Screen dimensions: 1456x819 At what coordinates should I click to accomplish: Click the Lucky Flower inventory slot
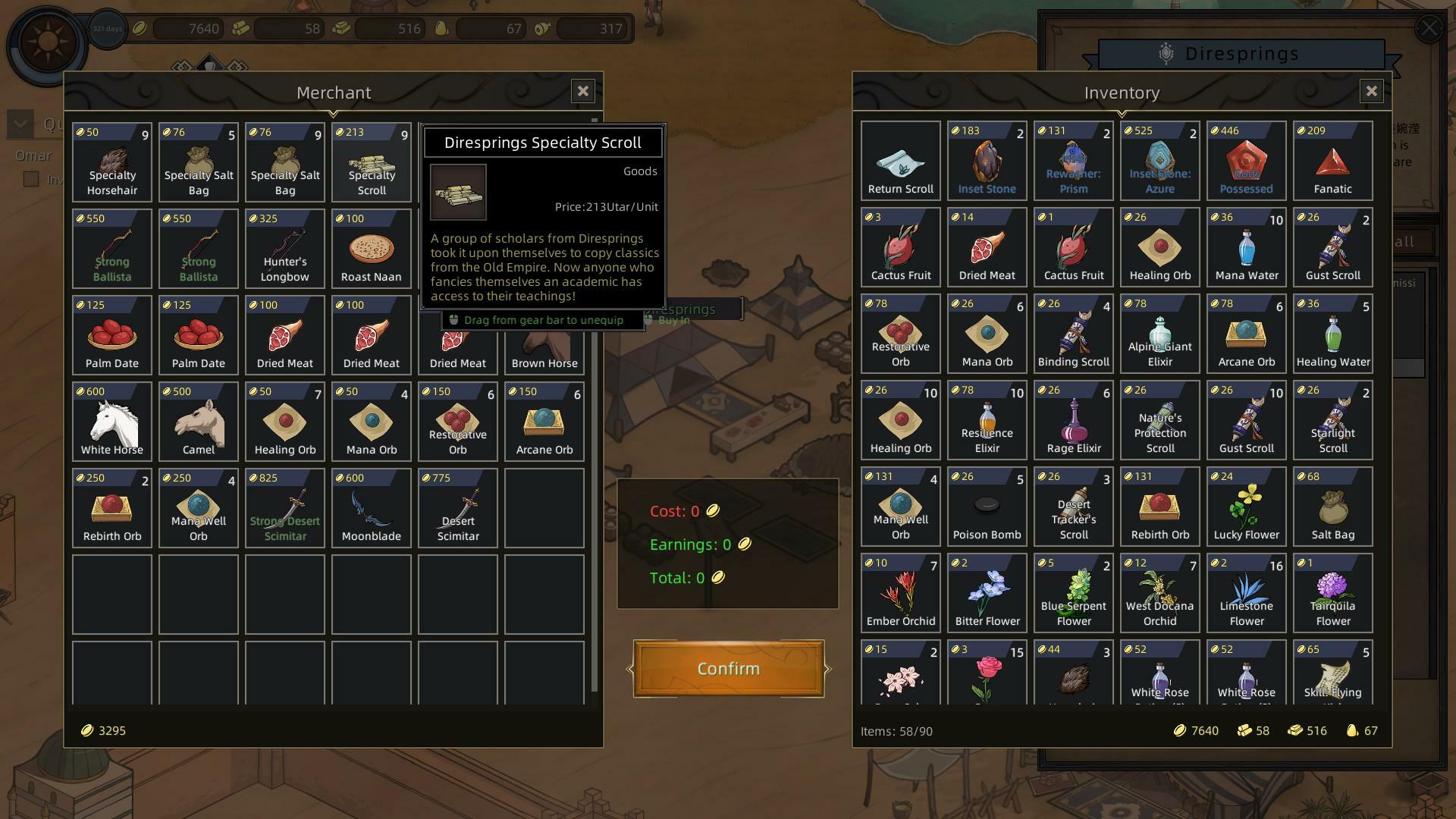[x=1247, y=507]
